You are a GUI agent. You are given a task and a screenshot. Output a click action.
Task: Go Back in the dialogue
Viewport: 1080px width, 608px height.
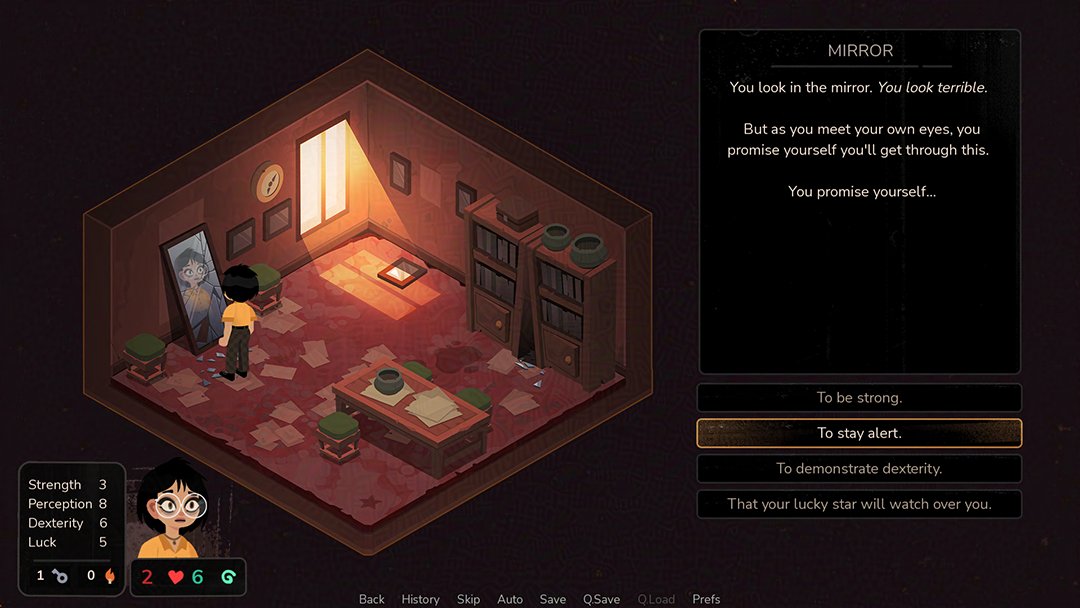click(372, 599)
